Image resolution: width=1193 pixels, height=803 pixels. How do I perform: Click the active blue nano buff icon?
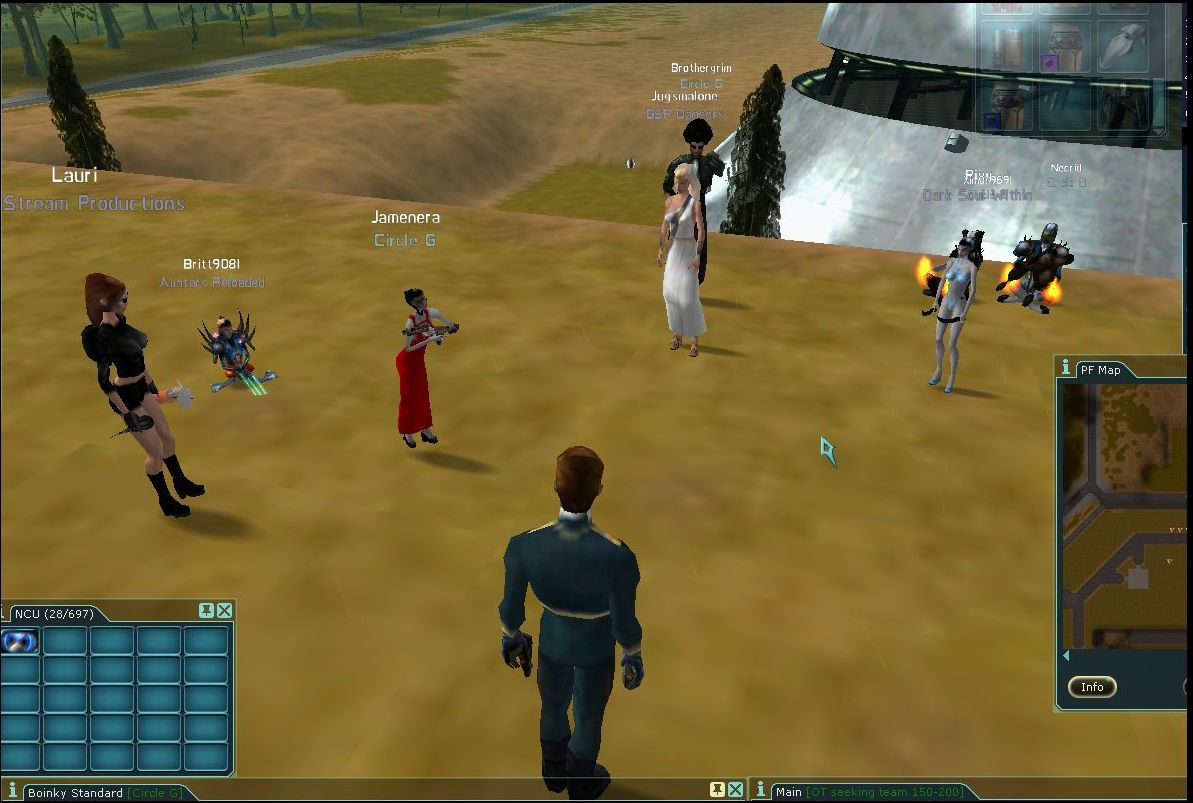19,642
